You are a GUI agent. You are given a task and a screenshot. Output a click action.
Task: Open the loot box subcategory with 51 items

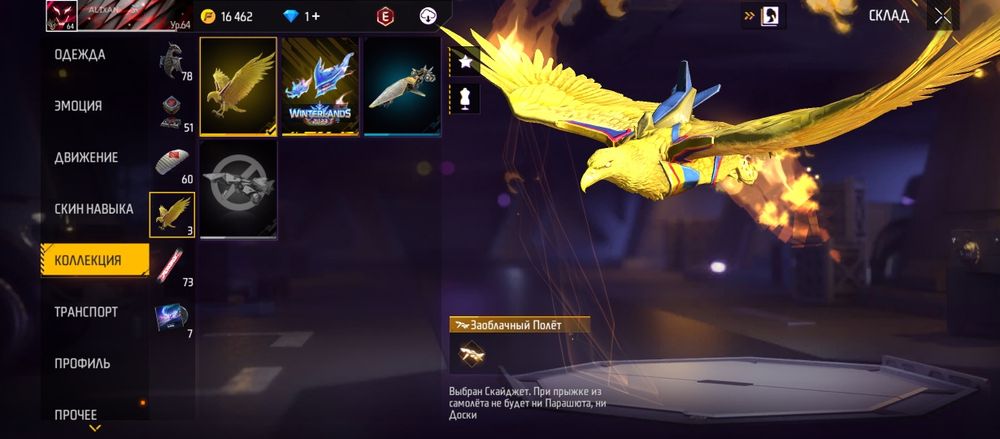[170, 111]
